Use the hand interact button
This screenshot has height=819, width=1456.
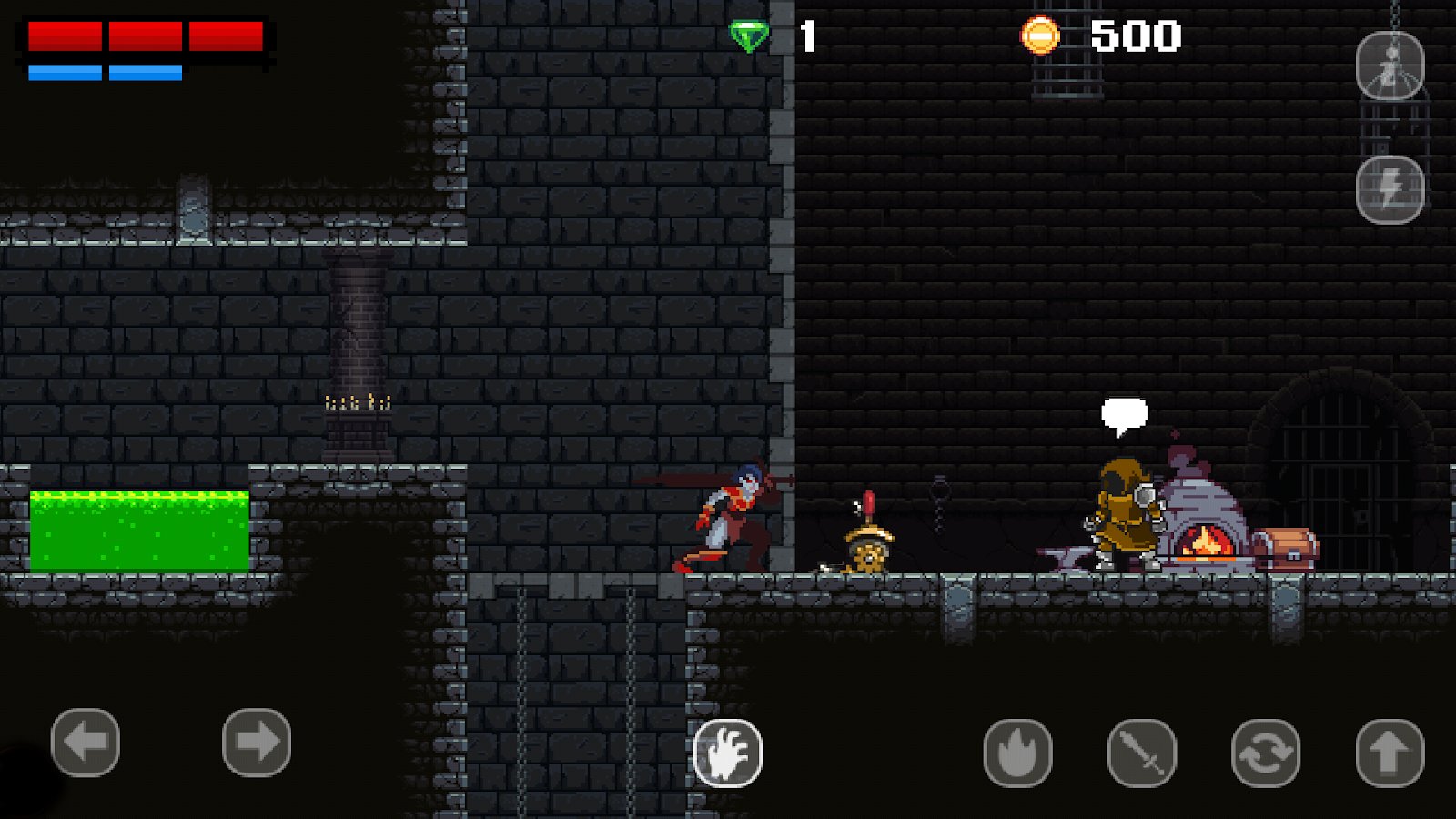click(x=728, y=753)
